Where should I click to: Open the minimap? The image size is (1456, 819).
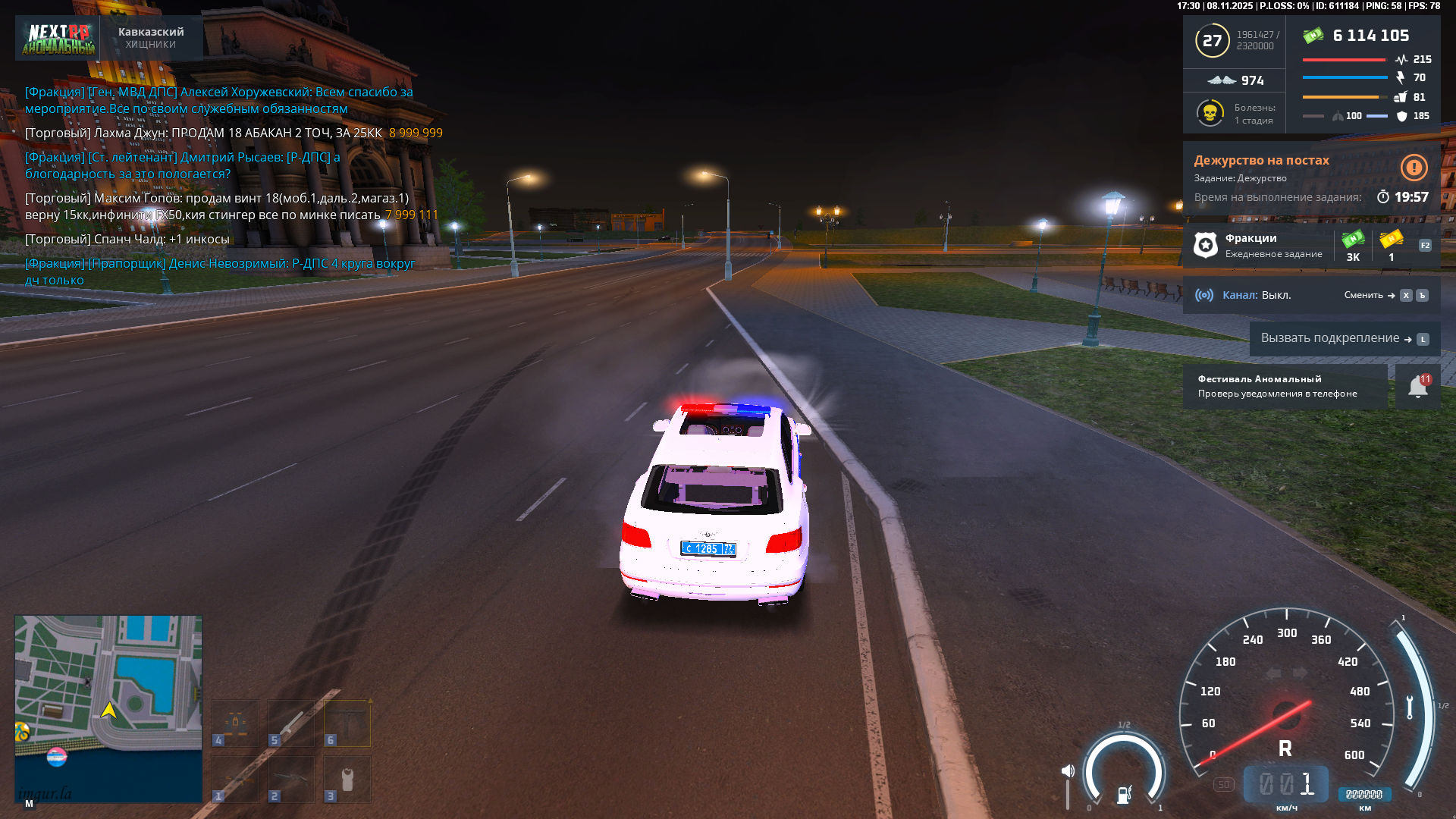(108, 708)
